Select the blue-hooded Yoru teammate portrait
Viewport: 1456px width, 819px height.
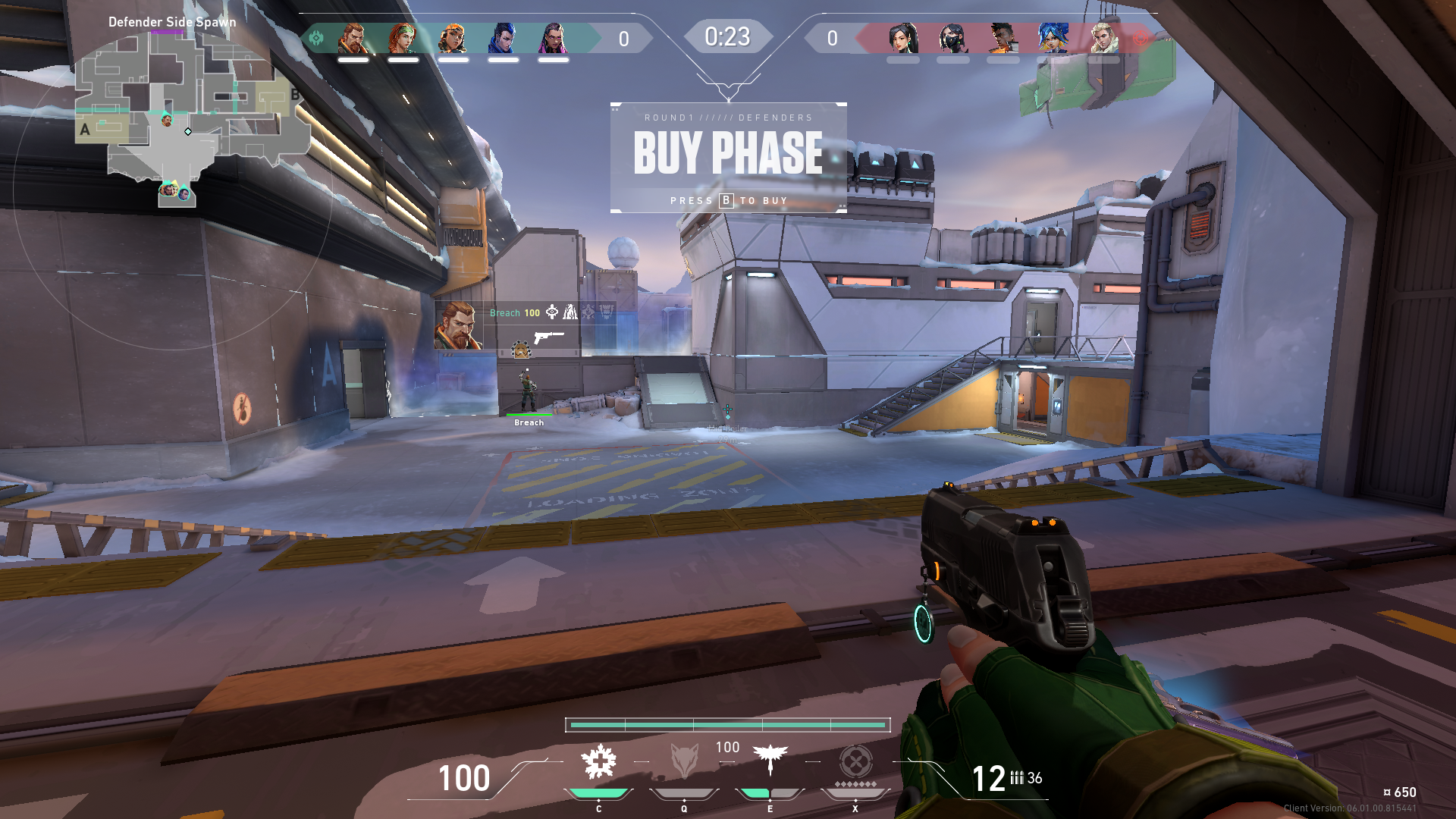tap(503, 38)
